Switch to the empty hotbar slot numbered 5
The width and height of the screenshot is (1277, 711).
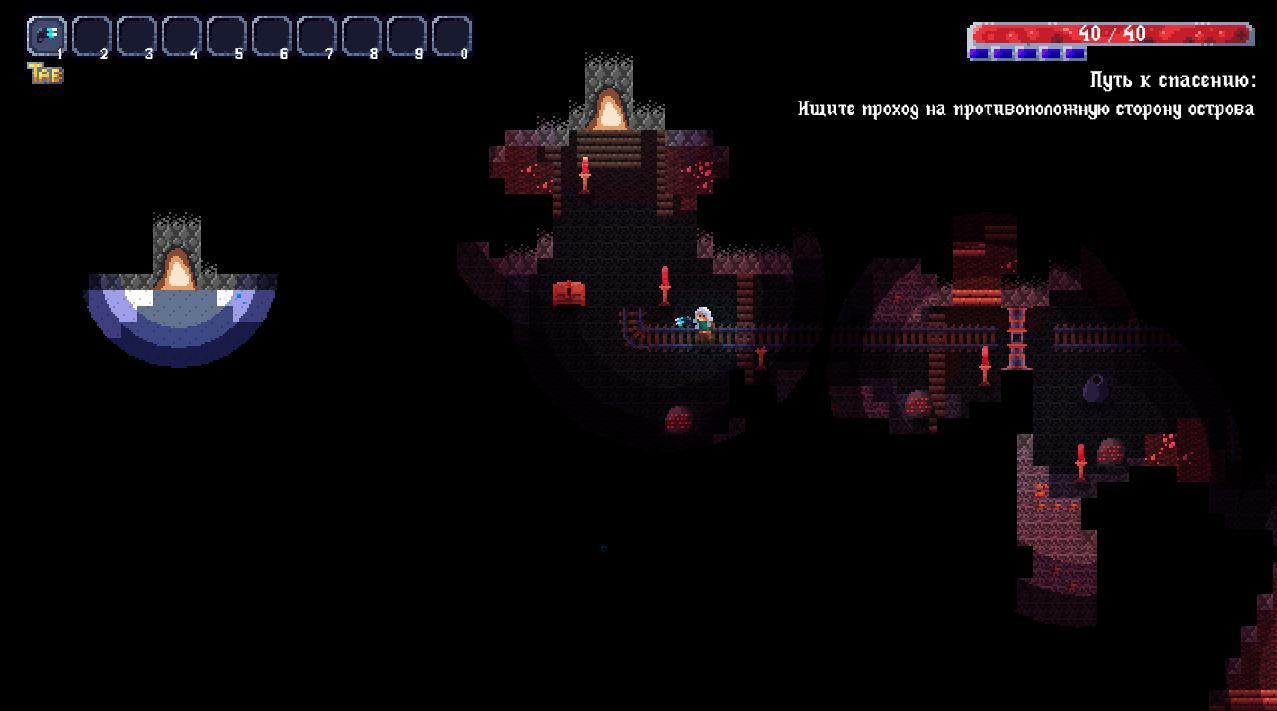[x=226, y=36]
